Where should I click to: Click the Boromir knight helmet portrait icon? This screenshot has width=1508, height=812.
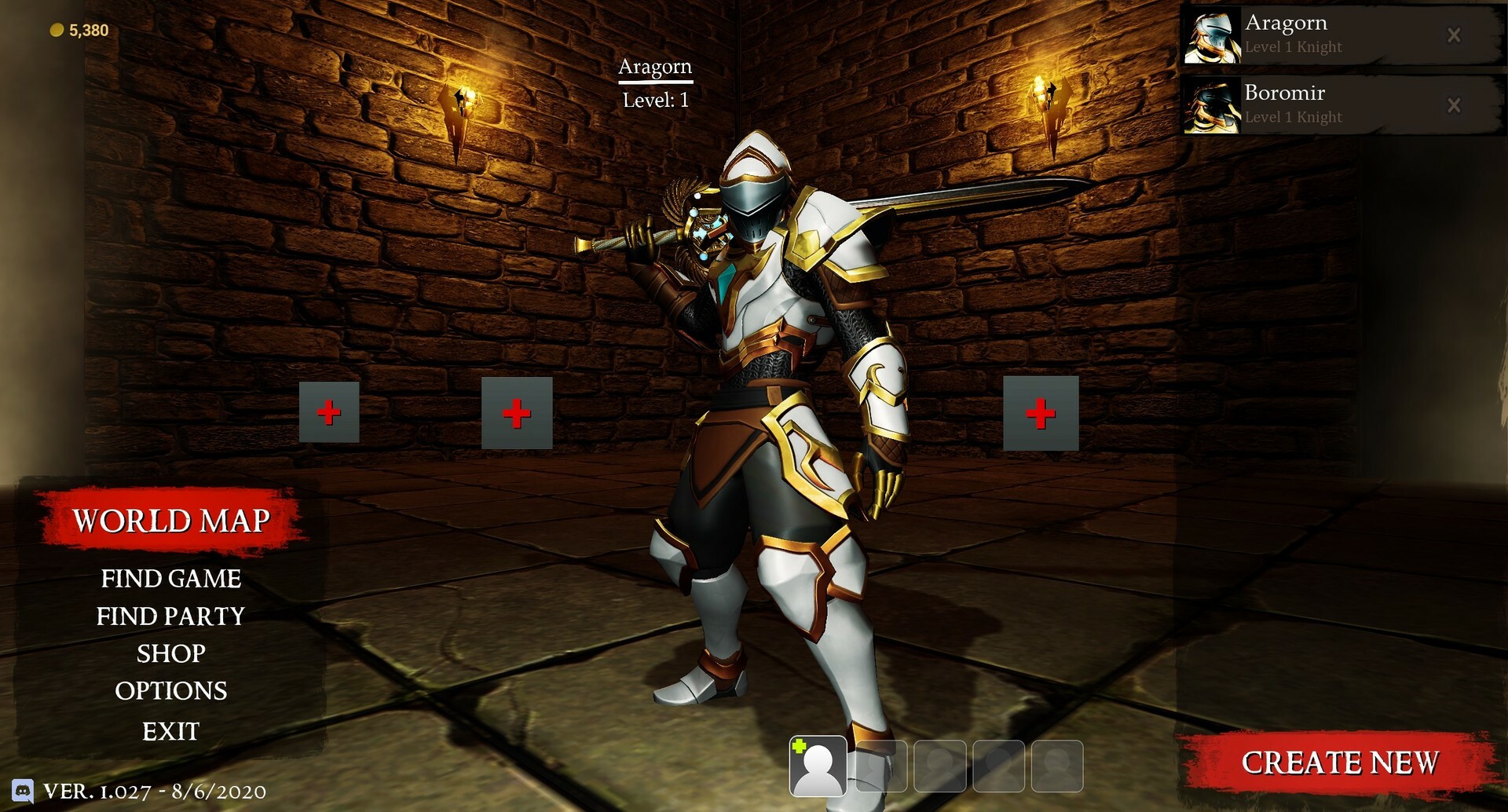tap(1212, 104)
